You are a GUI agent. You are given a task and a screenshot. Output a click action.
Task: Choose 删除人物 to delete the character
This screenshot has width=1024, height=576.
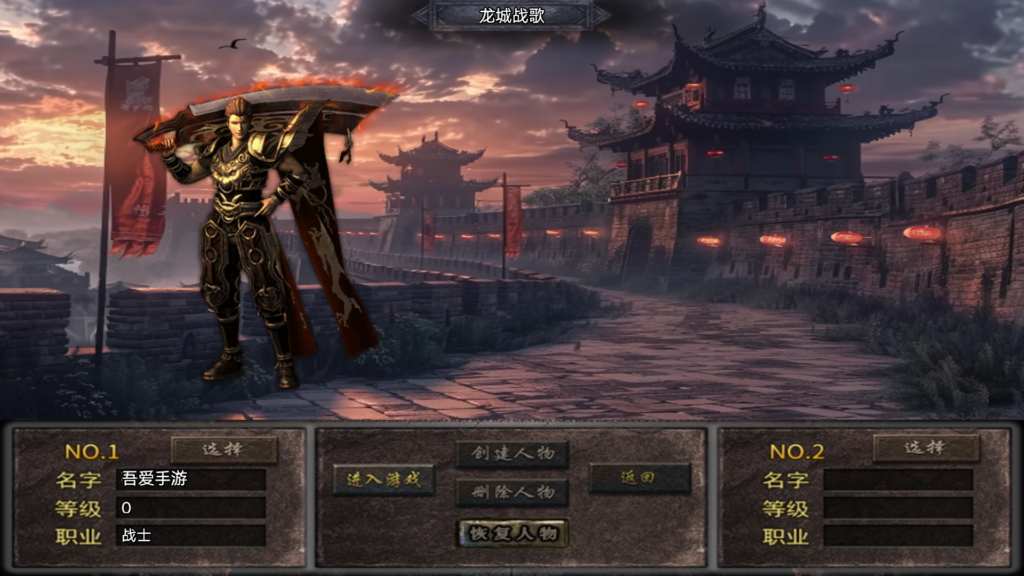pos(512,492)
